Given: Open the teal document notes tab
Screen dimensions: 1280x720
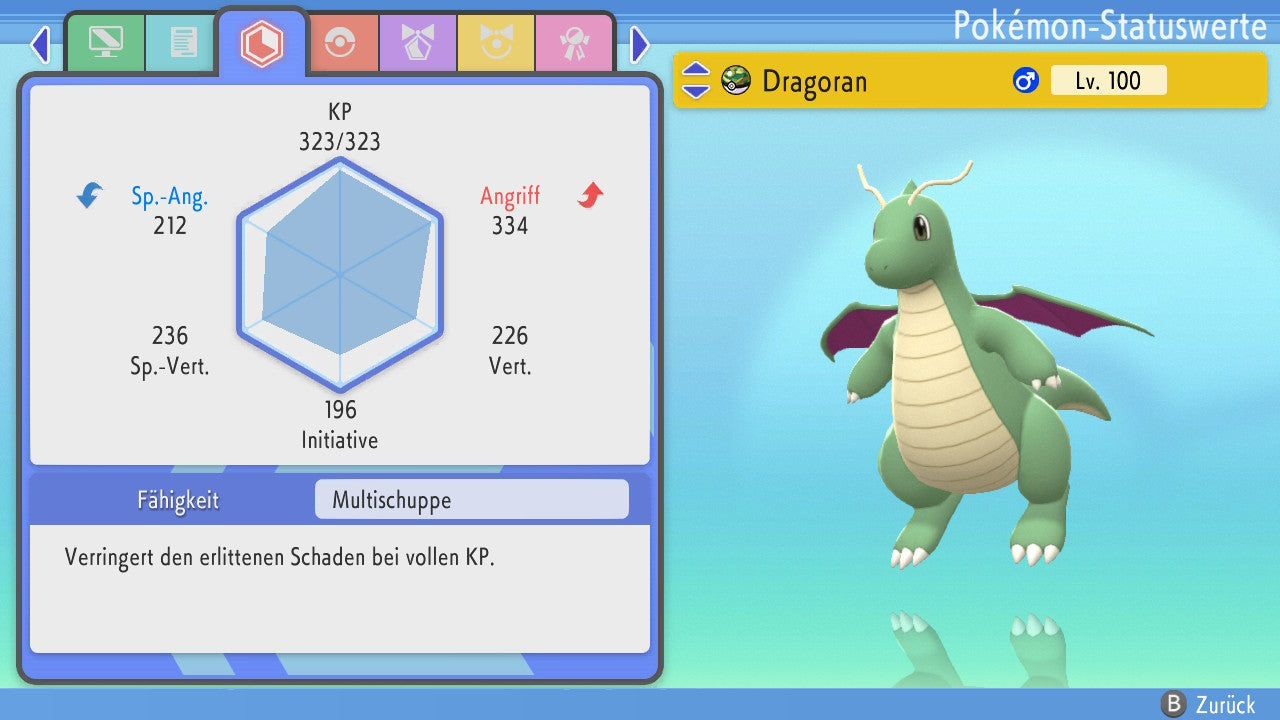Looking at the screenshot, I should click(183, 43).
